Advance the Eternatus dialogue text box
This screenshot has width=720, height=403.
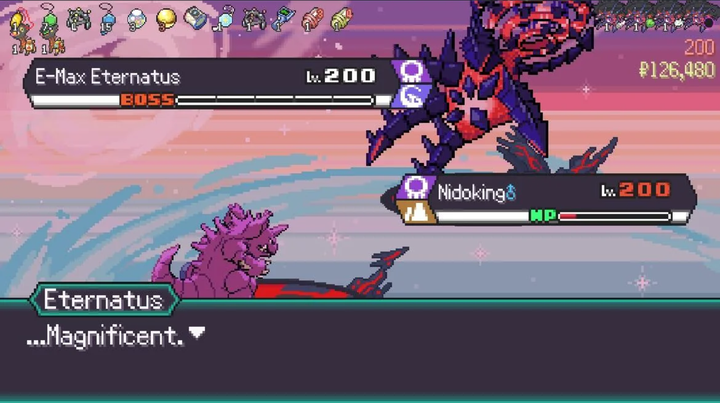click(360, 350)
